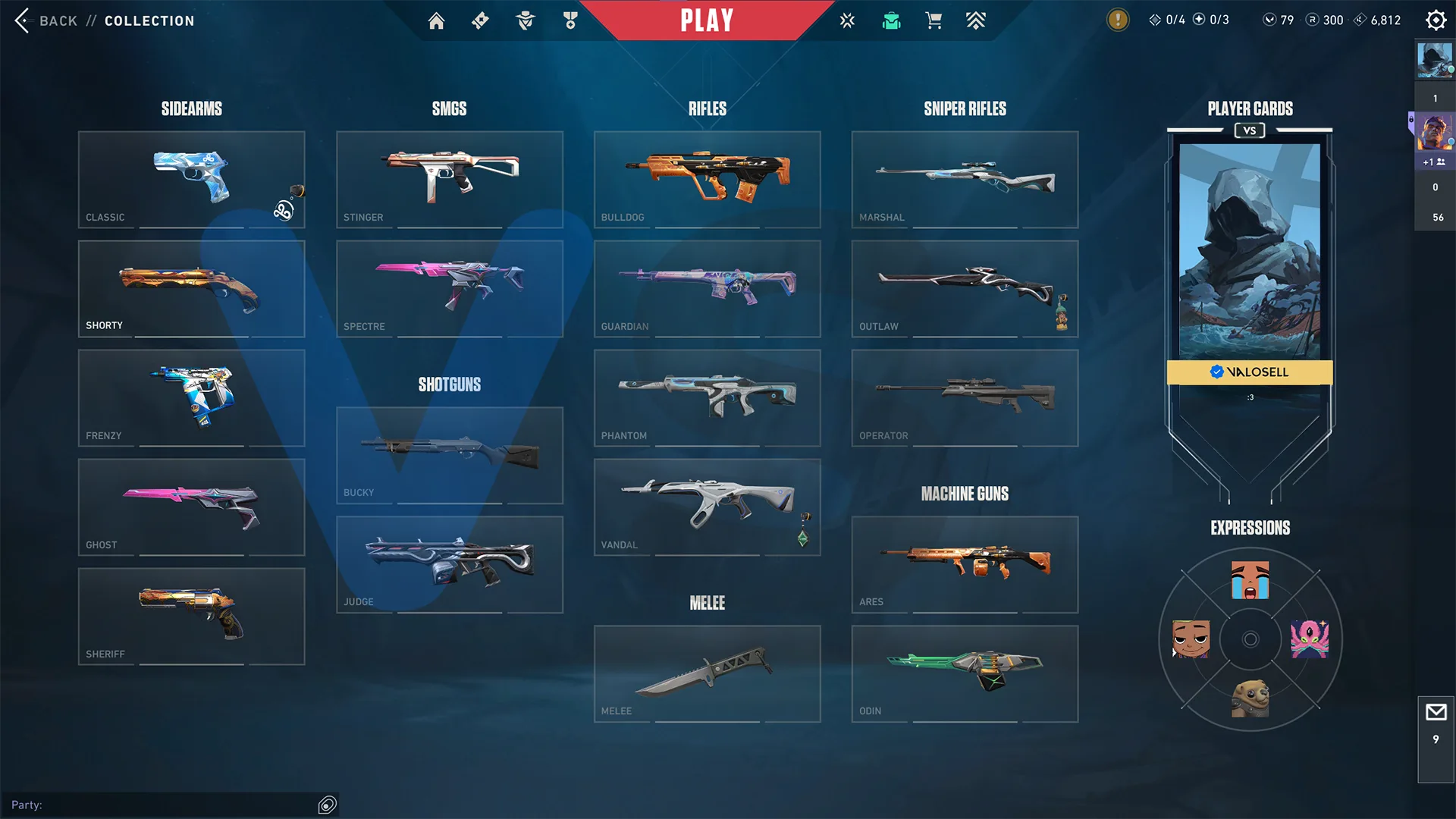Select the Melee knife slot

click(x=707, y=673)
